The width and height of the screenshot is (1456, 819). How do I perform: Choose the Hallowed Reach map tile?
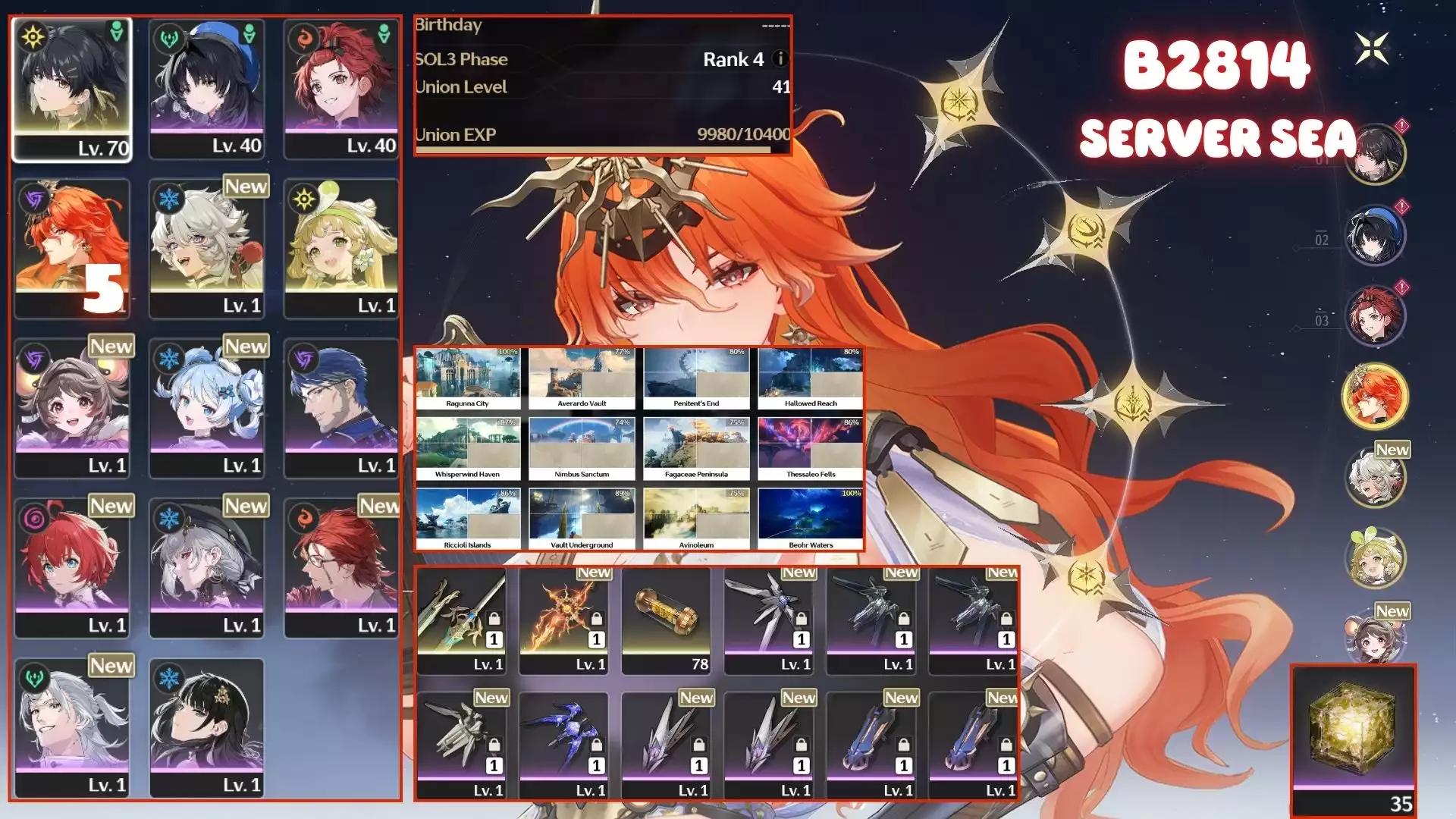(x=811, y=378)
